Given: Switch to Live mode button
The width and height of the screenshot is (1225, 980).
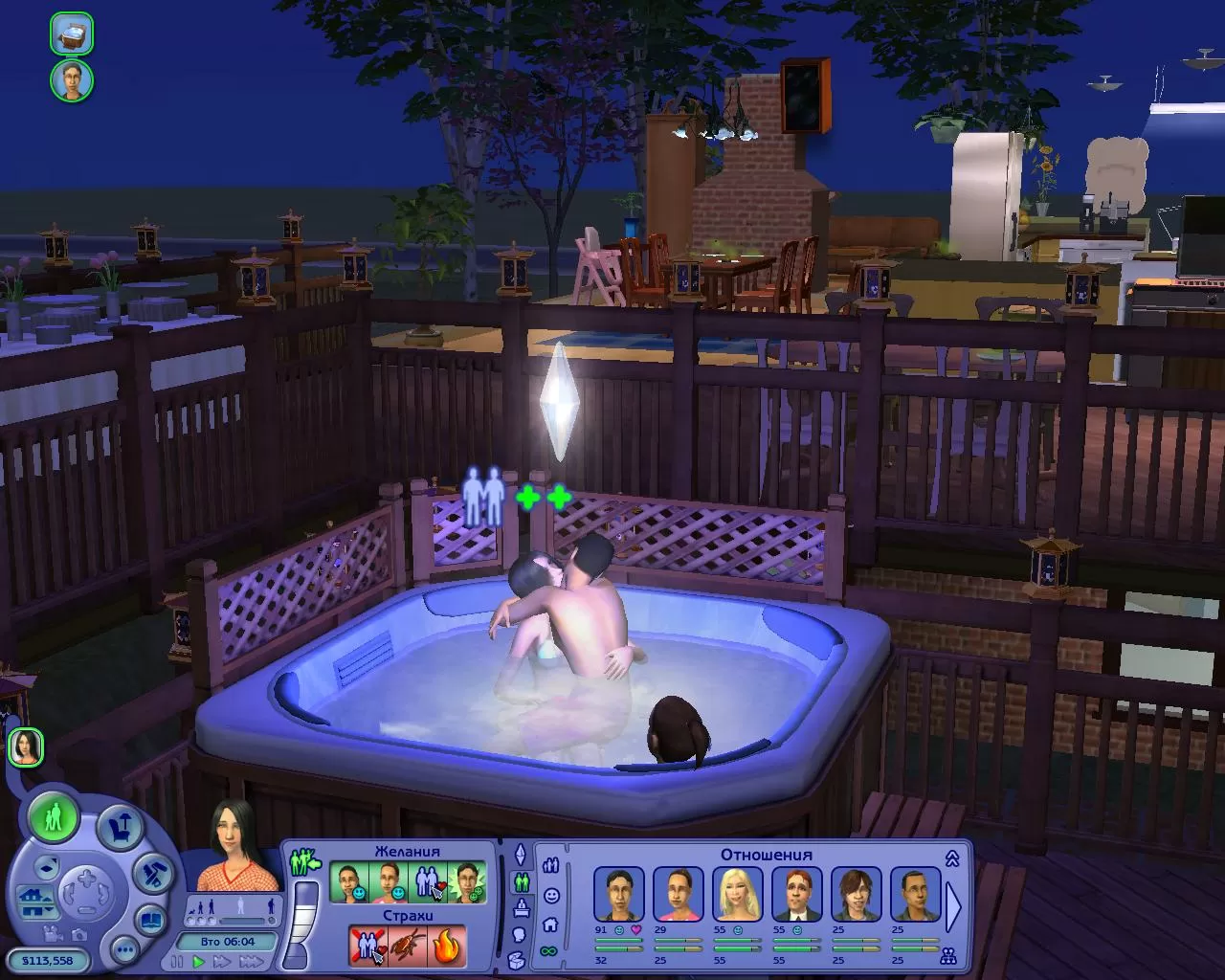Looking at the screenshot, I should tap(54, 818).
